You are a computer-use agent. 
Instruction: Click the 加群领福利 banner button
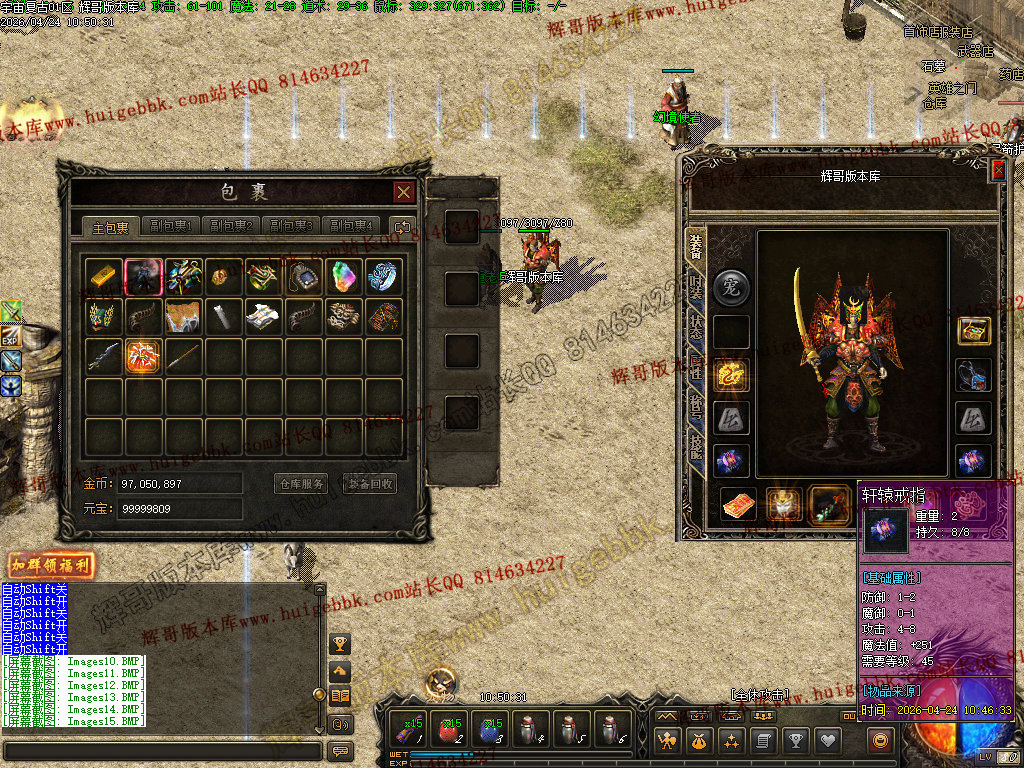(51, 565)
